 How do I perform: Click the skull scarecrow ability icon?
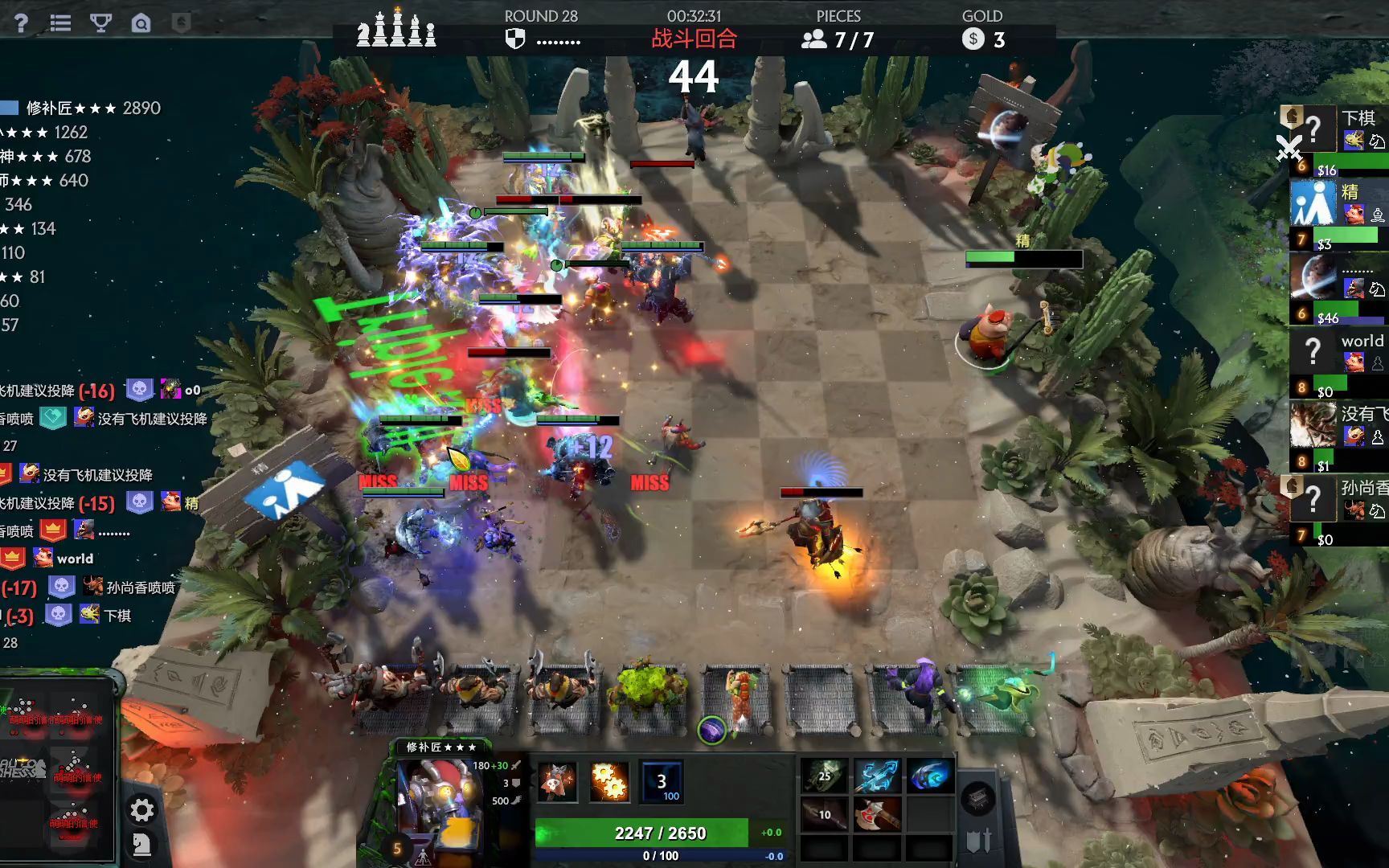[x=557, y=781]
